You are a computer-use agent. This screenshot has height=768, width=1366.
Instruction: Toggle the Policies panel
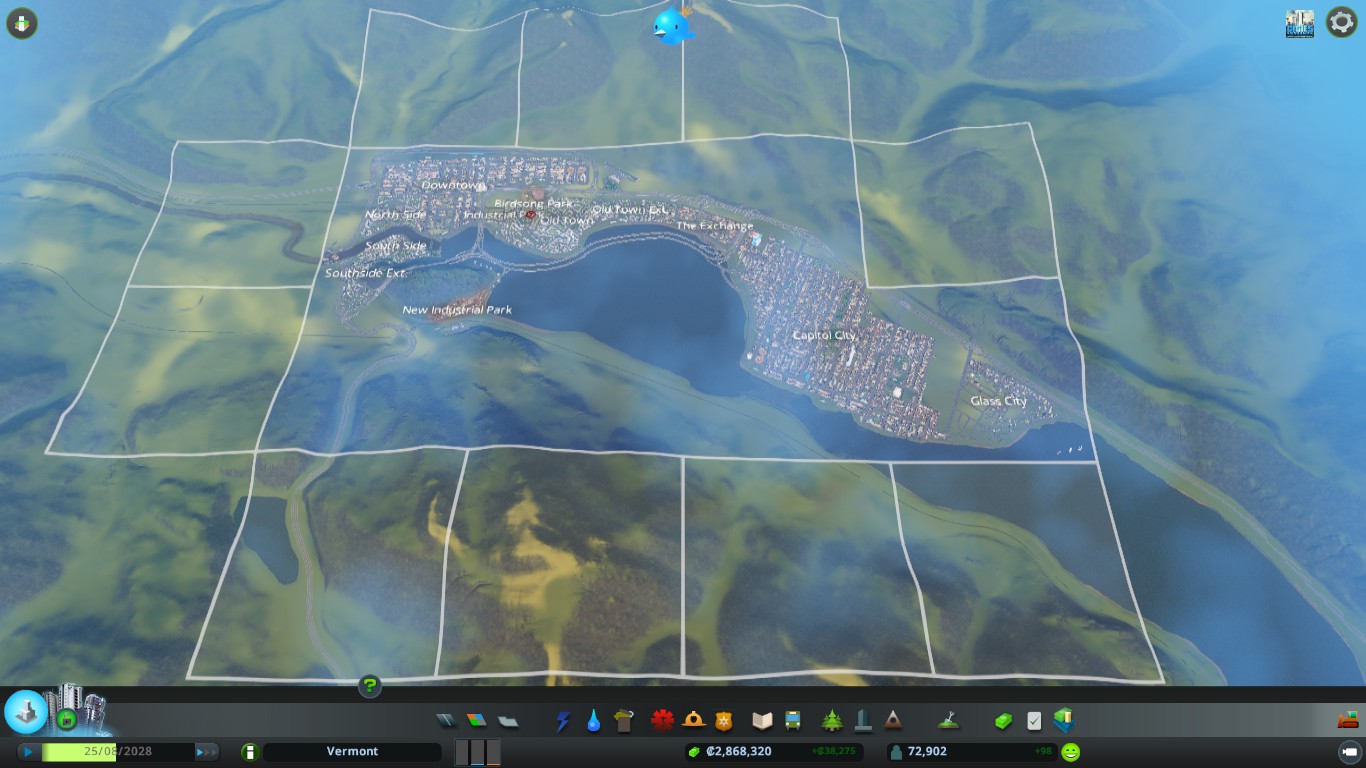pyautogui.click(x=1033, y=720)
